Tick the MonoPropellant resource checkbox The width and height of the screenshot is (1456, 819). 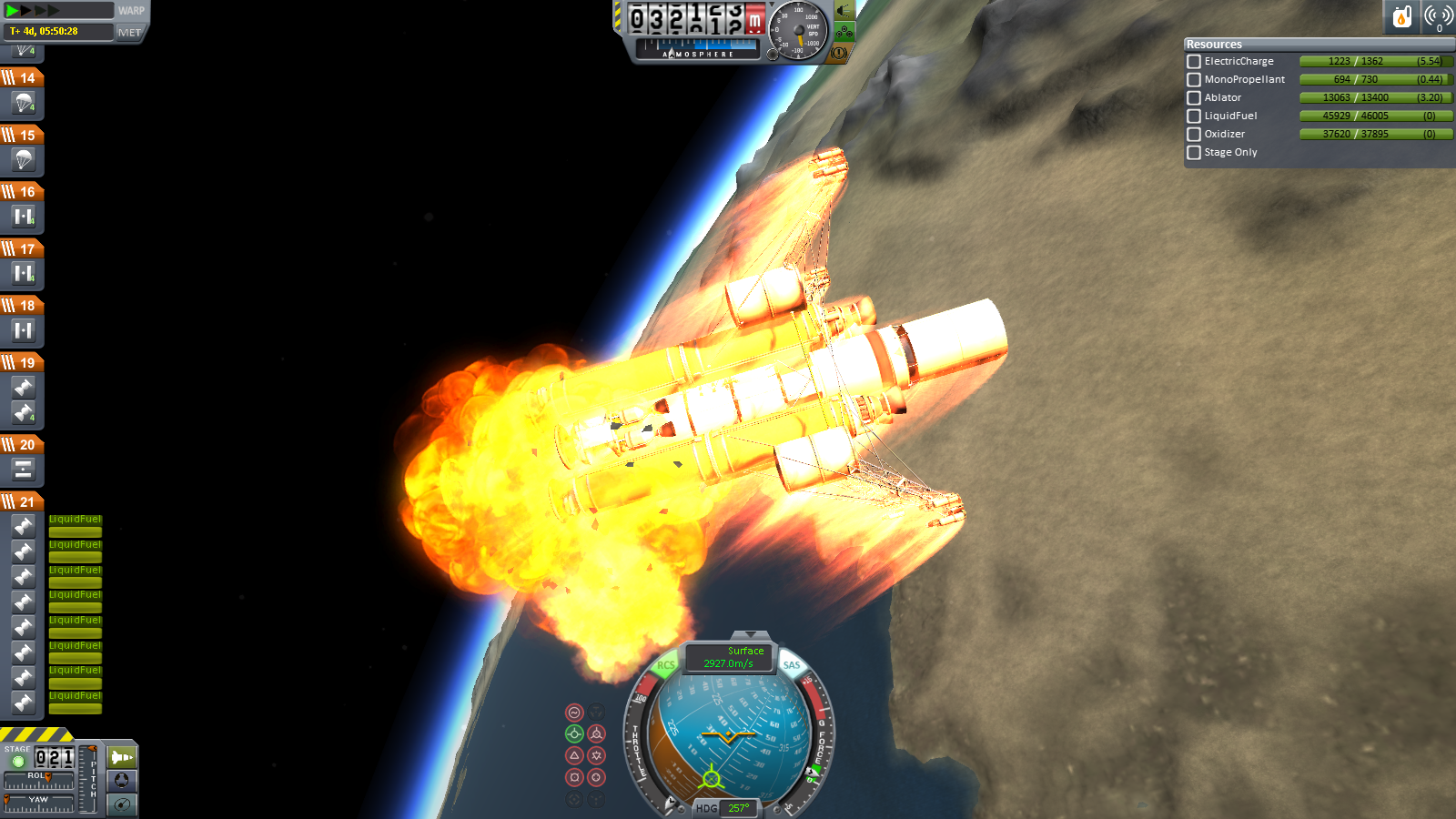coord(1194,80)
